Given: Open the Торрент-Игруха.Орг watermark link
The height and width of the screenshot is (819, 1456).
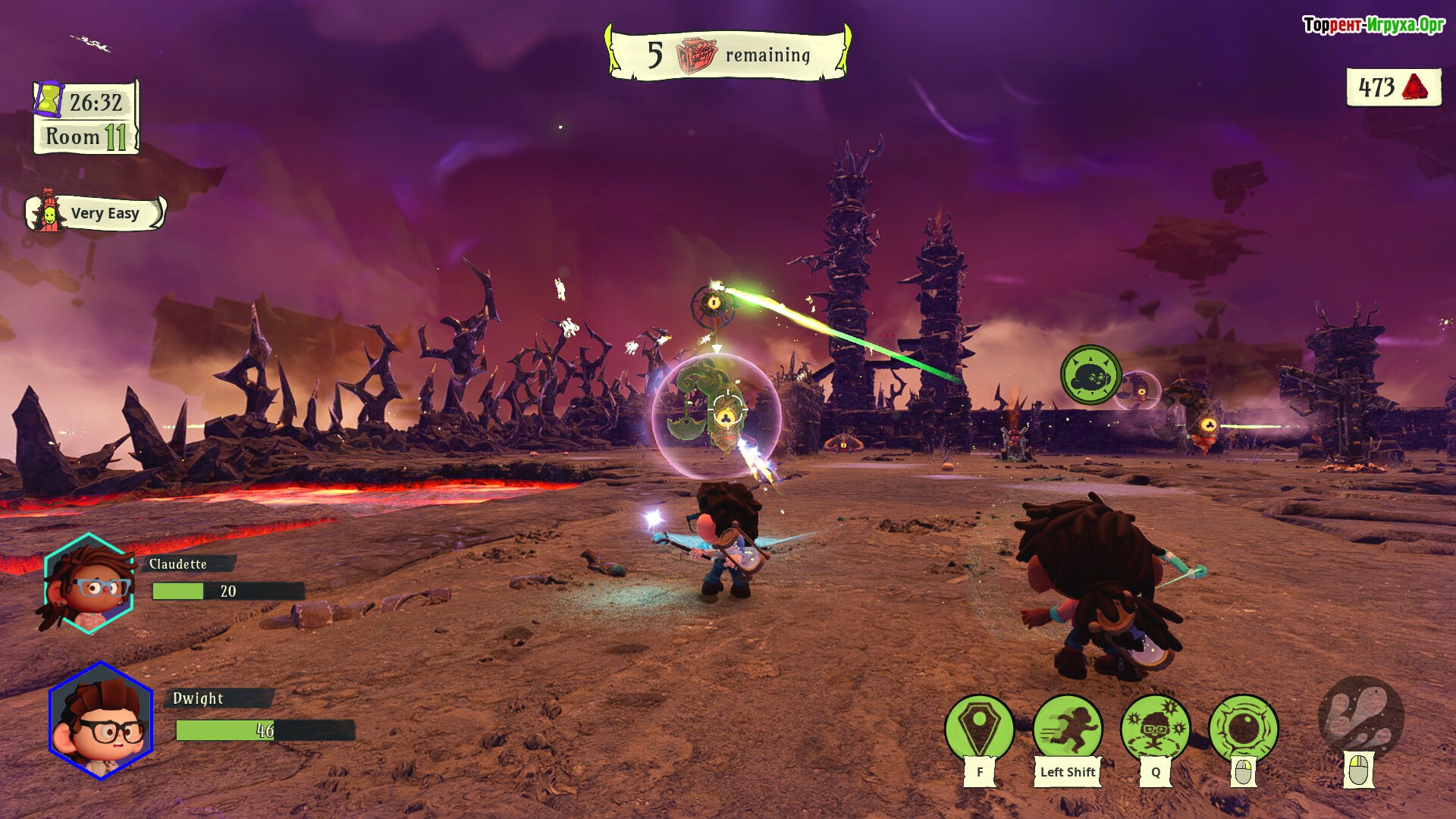Looking at the screenshot, I should [x=1373, y=25].
